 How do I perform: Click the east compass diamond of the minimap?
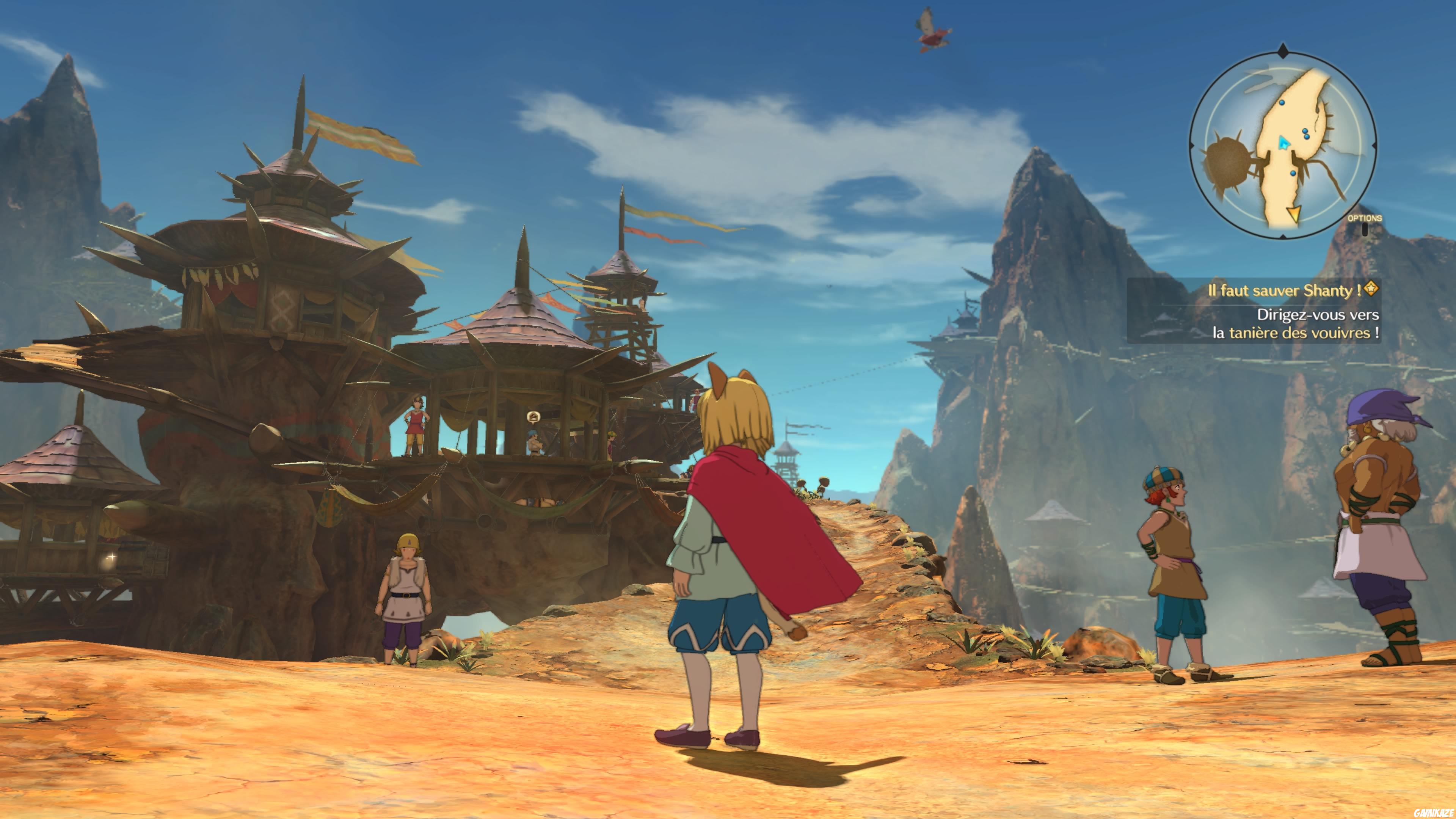tap(1375, 145)
